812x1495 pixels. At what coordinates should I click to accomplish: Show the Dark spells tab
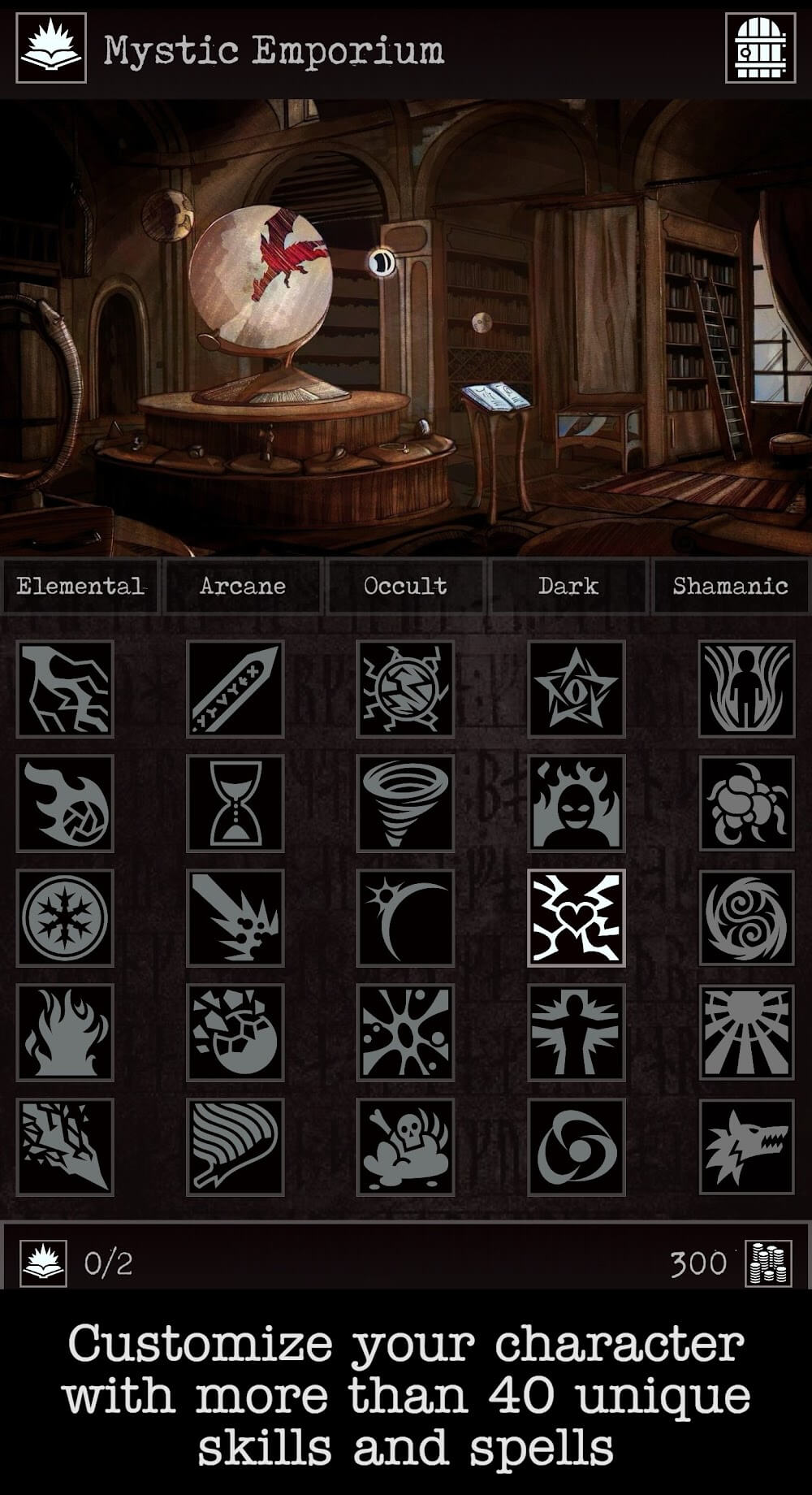568,586
